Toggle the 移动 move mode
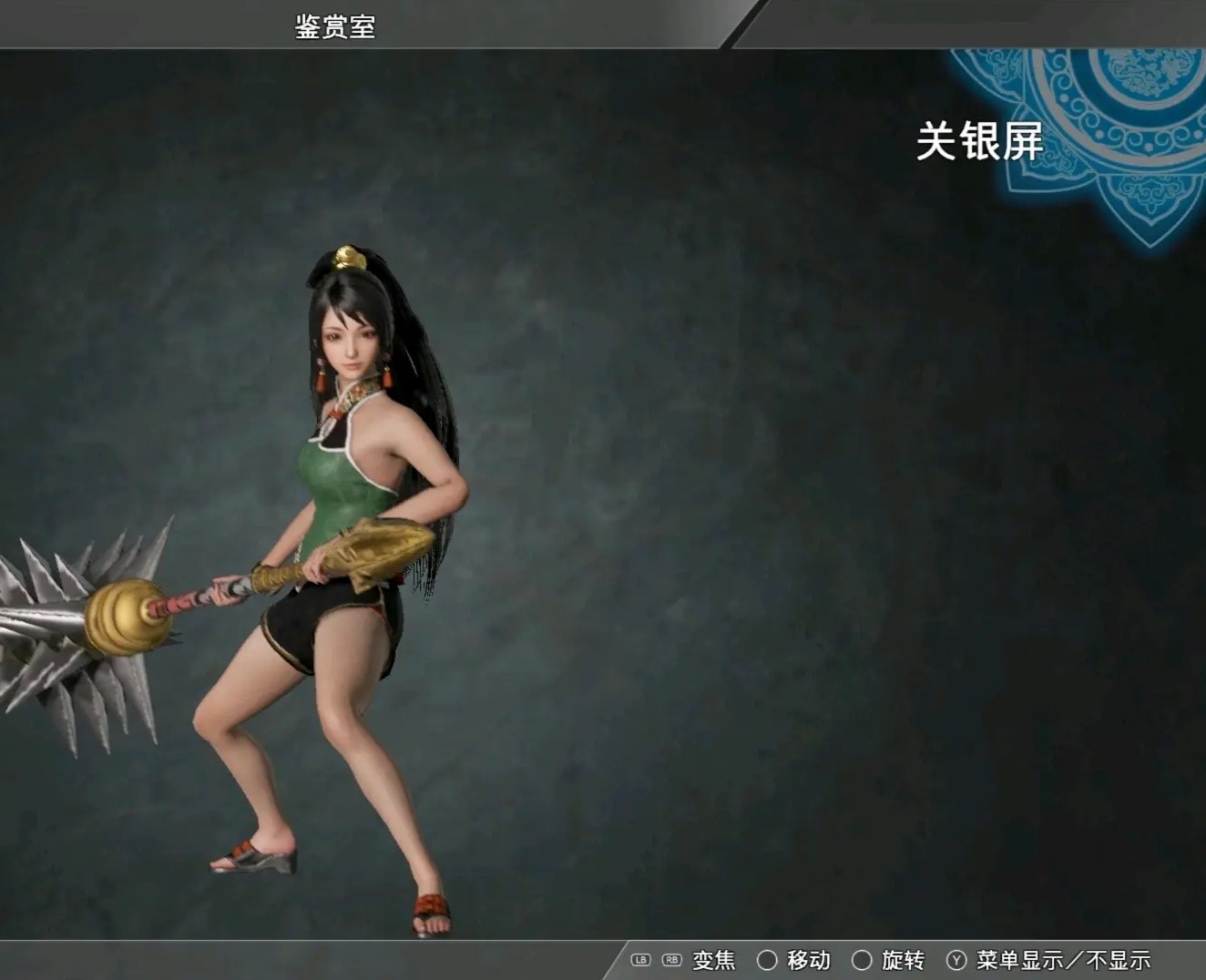This screenshot has height=980, width=1206. click(809, 959)
